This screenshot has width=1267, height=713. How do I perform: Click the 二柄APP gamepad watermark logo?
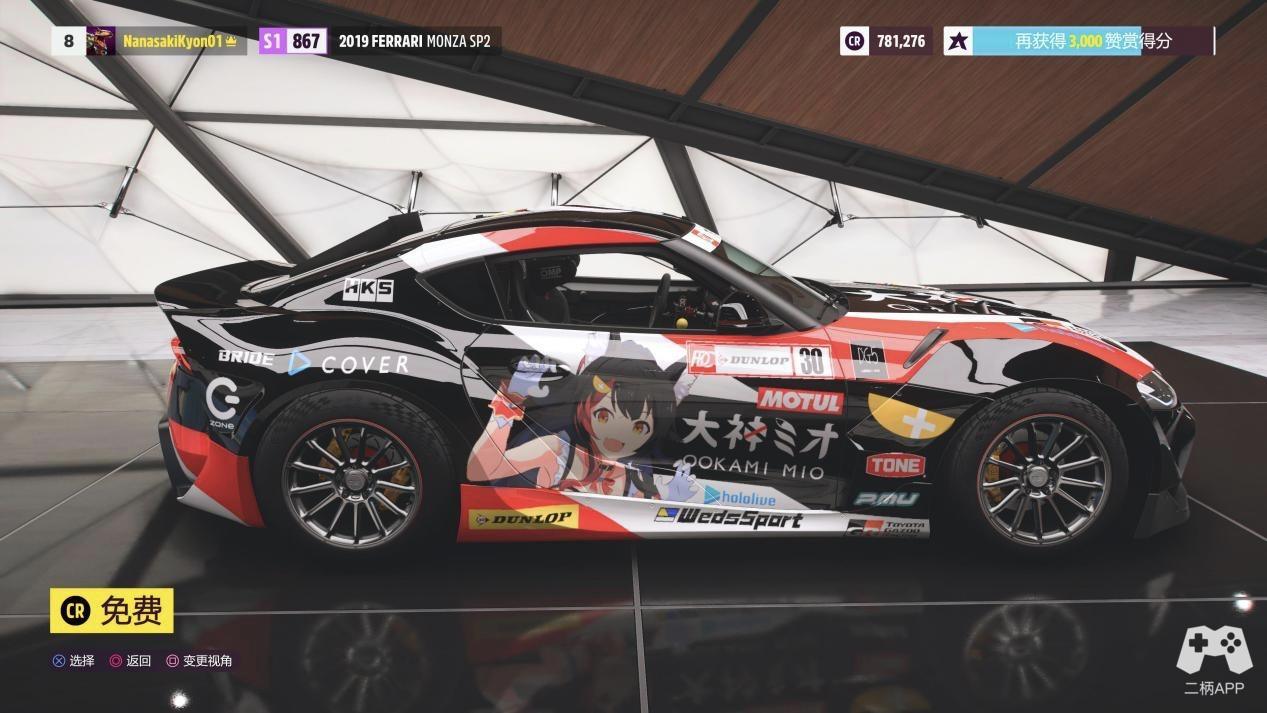(1214, 650)
